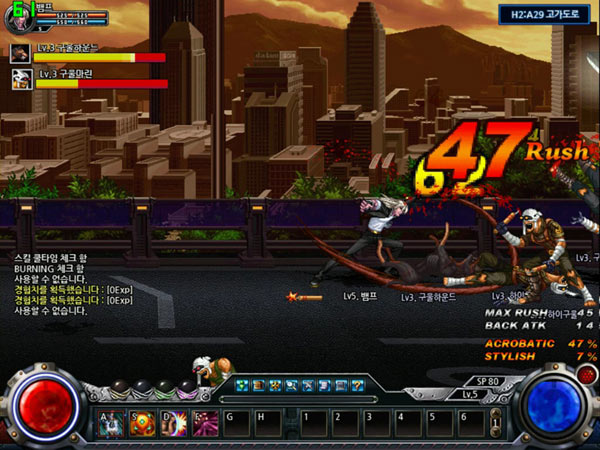Use the orange burst skill in slot S
Screen dimensions: 600x450
coord(142,423)
